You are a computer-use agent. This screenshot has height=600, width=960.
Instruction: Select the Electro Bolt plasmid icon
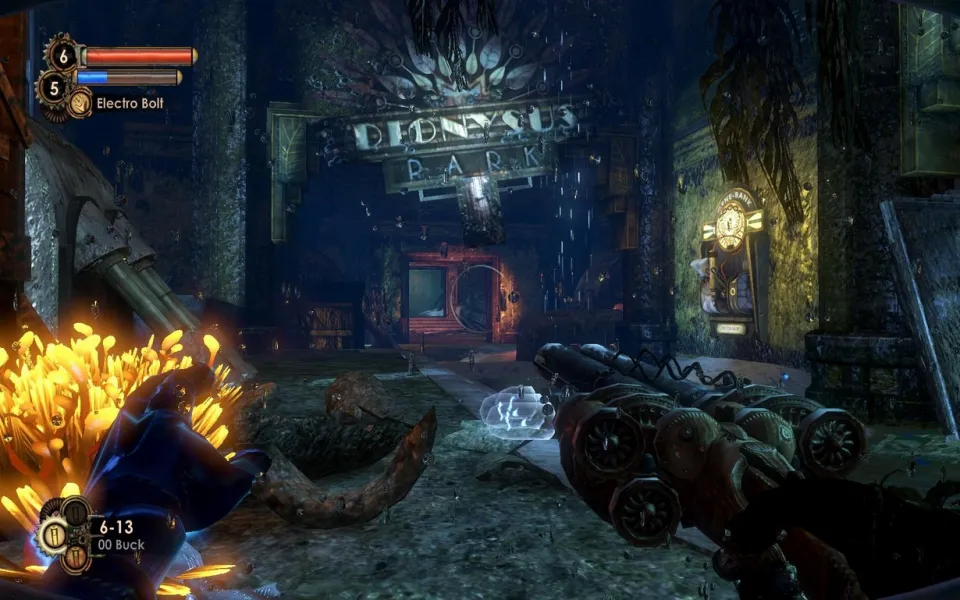tap(80, 102)
